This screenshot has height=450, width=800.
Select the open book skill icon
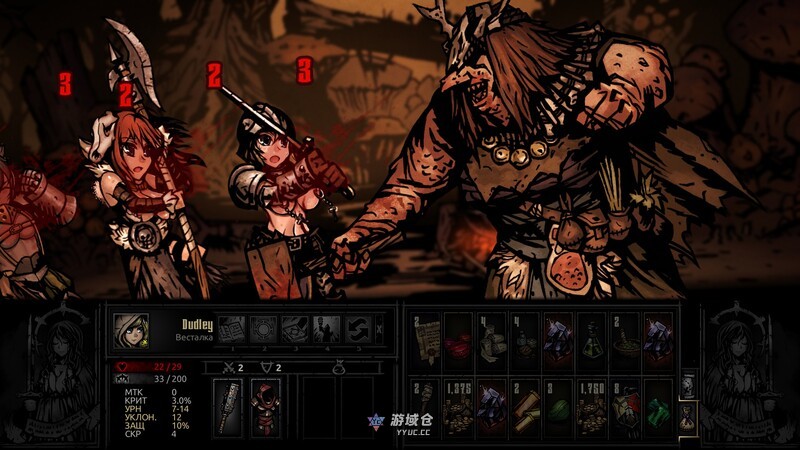point(231,328)
